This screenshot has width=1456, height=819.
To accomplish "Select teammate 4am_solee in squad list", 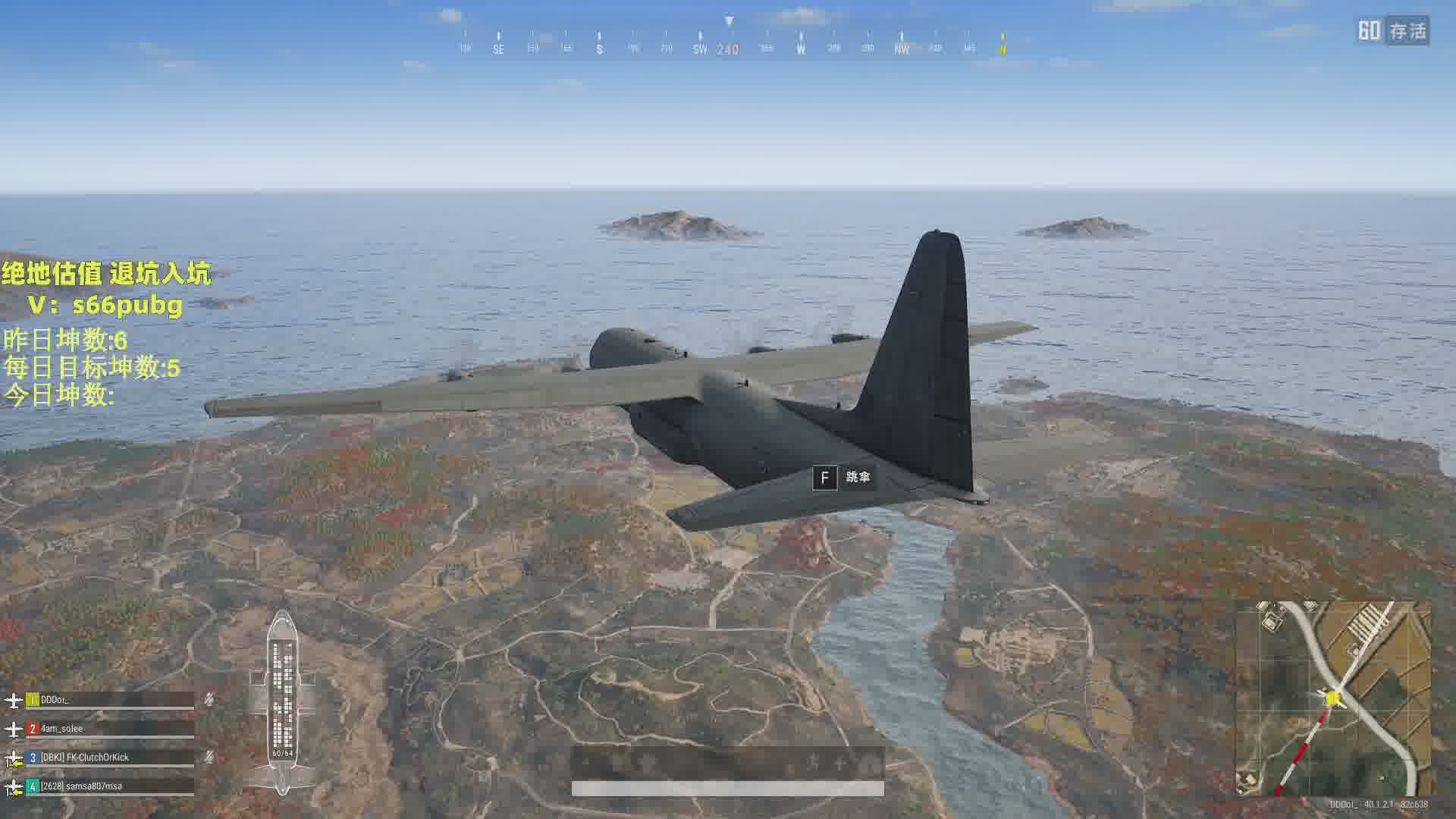I will (62, 729).
